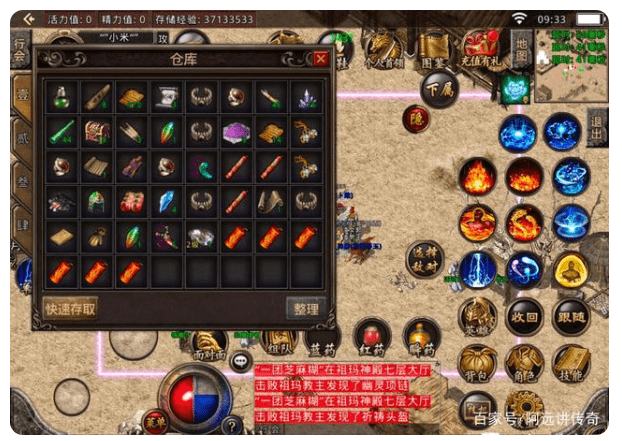Switch to warehouse page tab 贰

[x=21, y=136]
